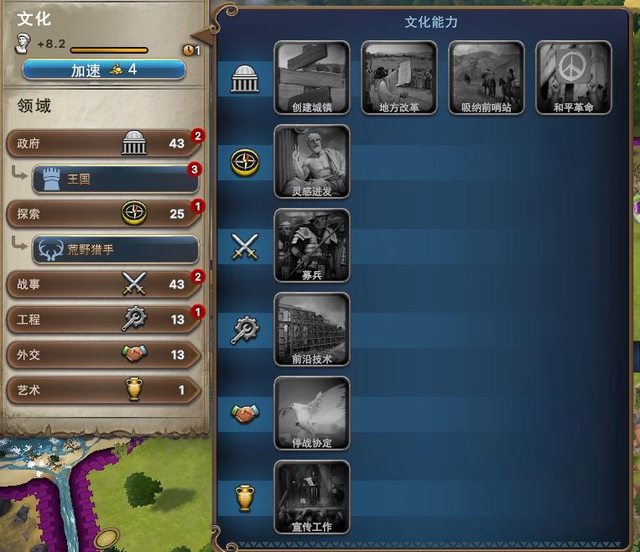640x552 pixels.
Task: Select the 停战协定 dove ability
Action: coord(311,414)
